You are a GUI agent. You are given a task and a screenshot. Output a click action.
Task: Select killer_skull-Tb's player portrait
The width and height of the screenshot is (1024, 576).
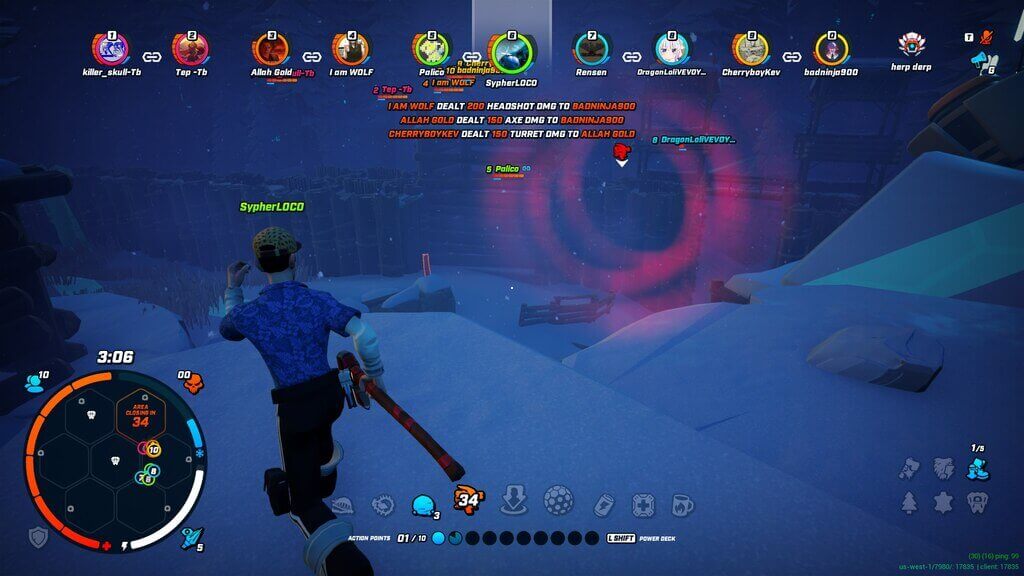pos(111,48)
